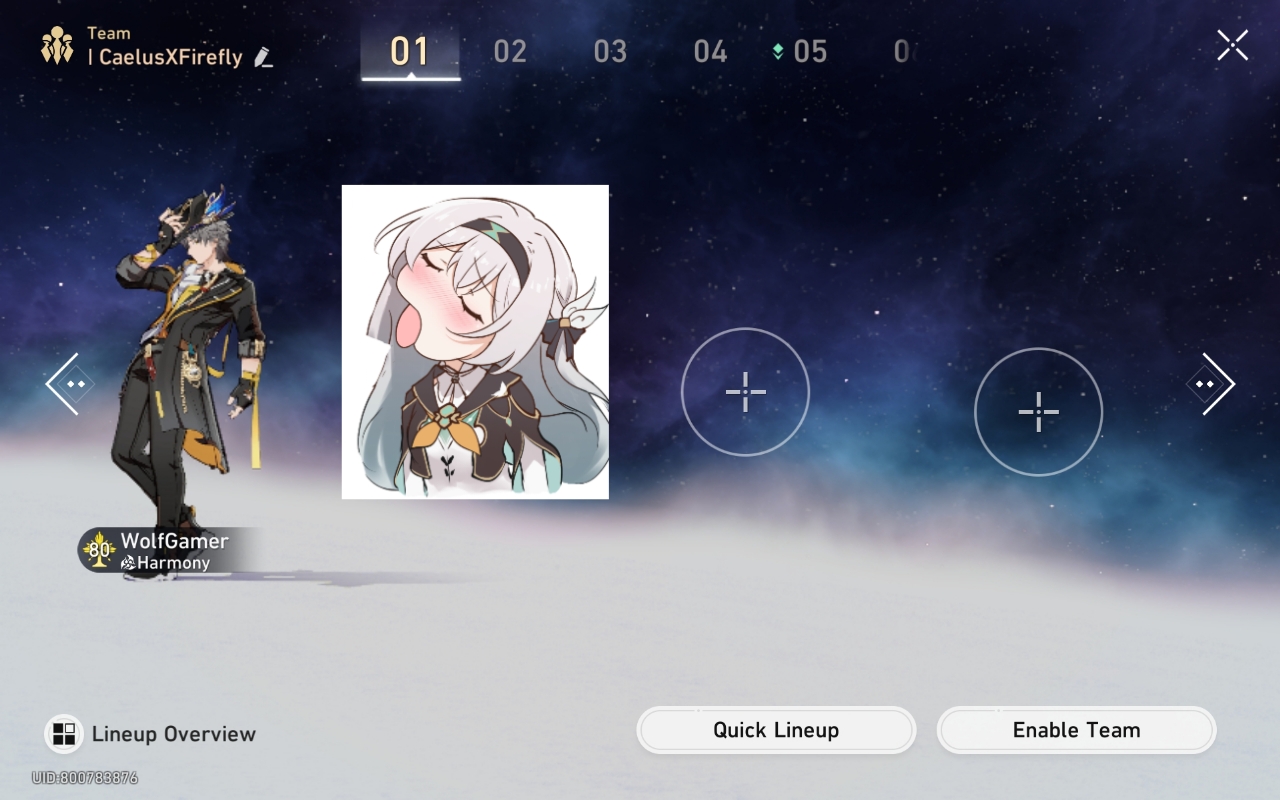Add a character using the fourth empty slot crosshair
This screenshot has height=800, width=1280.
(1038, 411)
